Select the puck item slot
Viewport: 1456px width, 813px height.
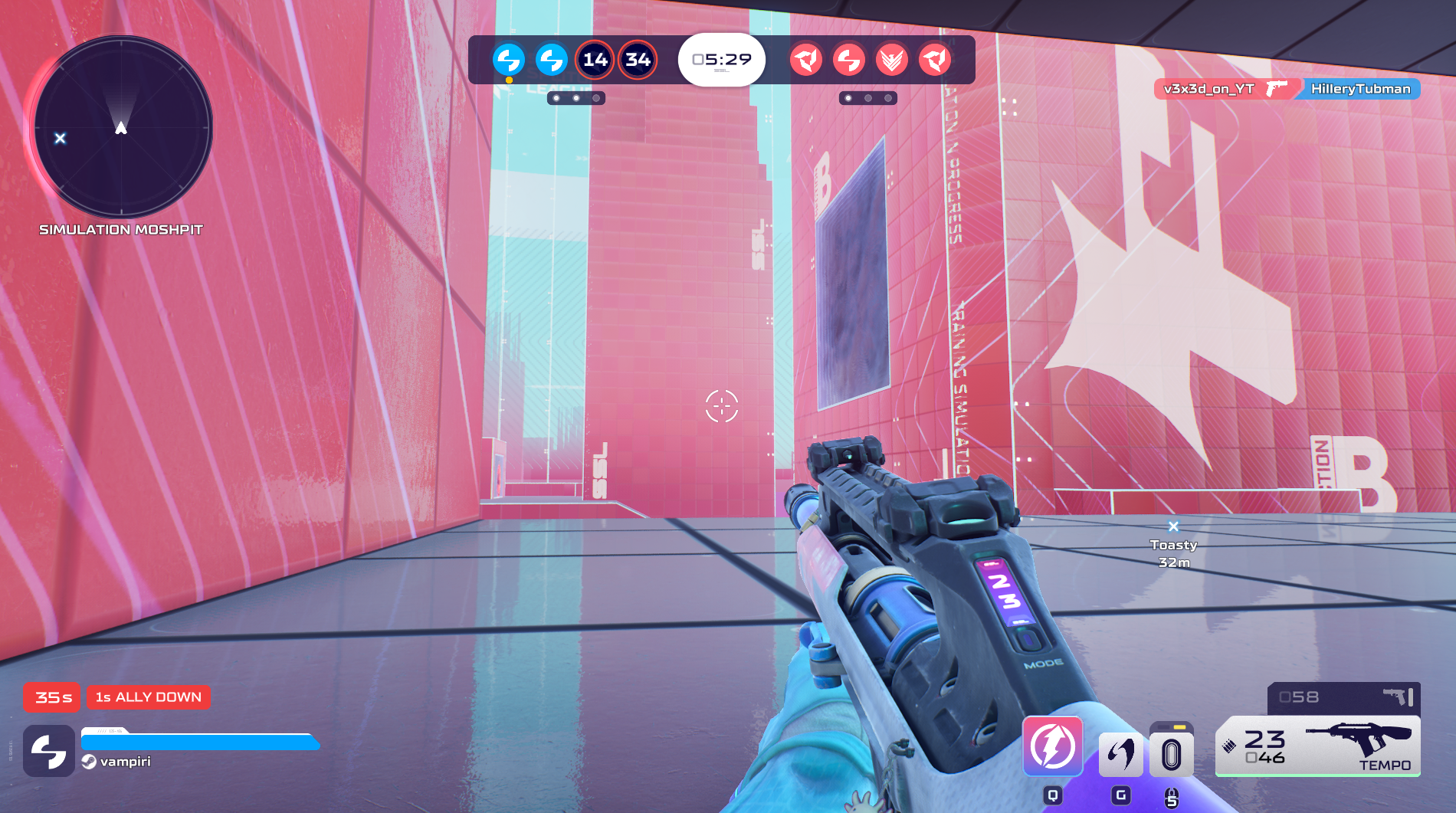pyautogui.click(x=1171, y=754)
